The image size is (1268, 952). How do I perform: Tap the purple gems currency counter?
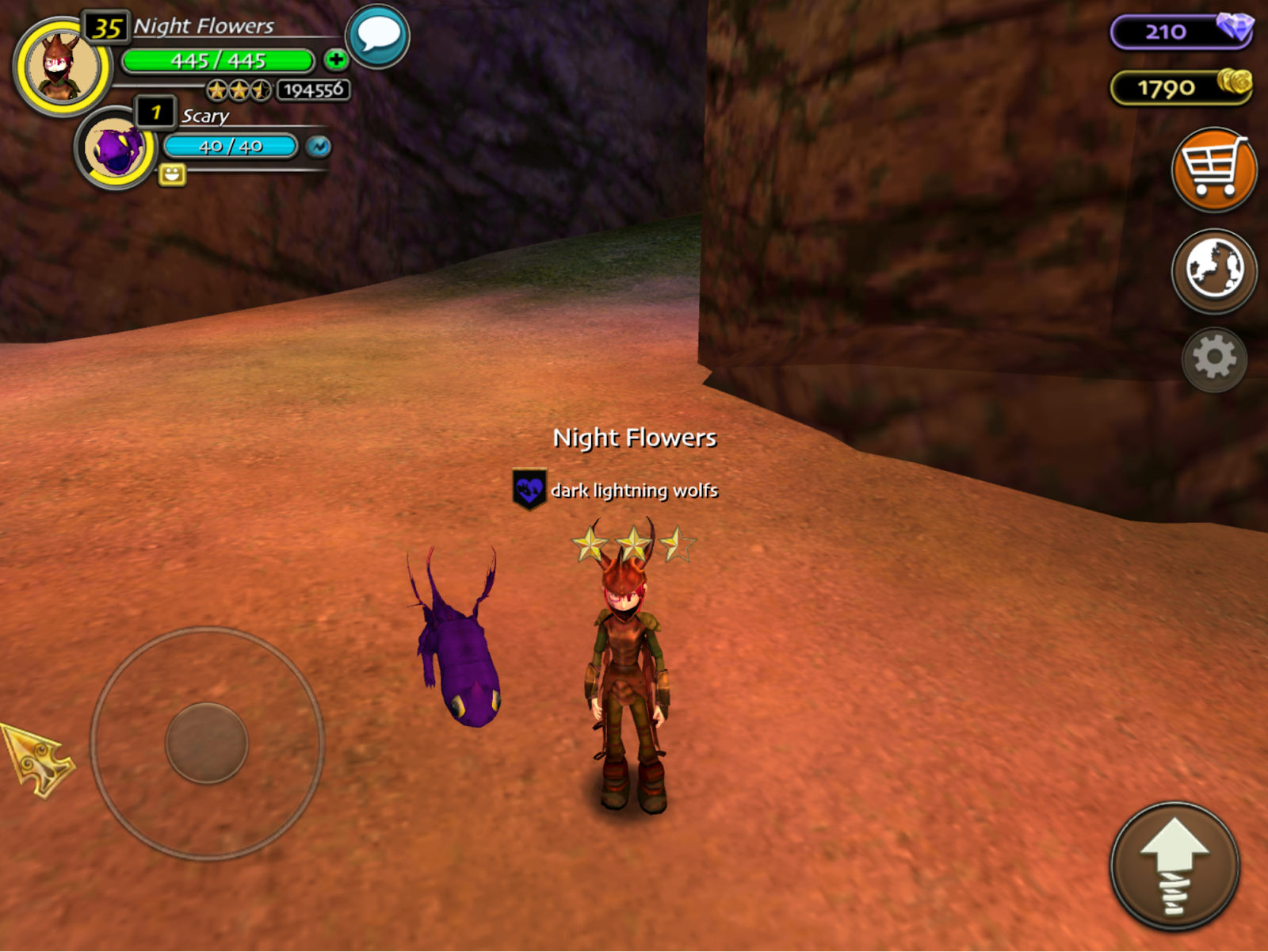point(1181,32)
